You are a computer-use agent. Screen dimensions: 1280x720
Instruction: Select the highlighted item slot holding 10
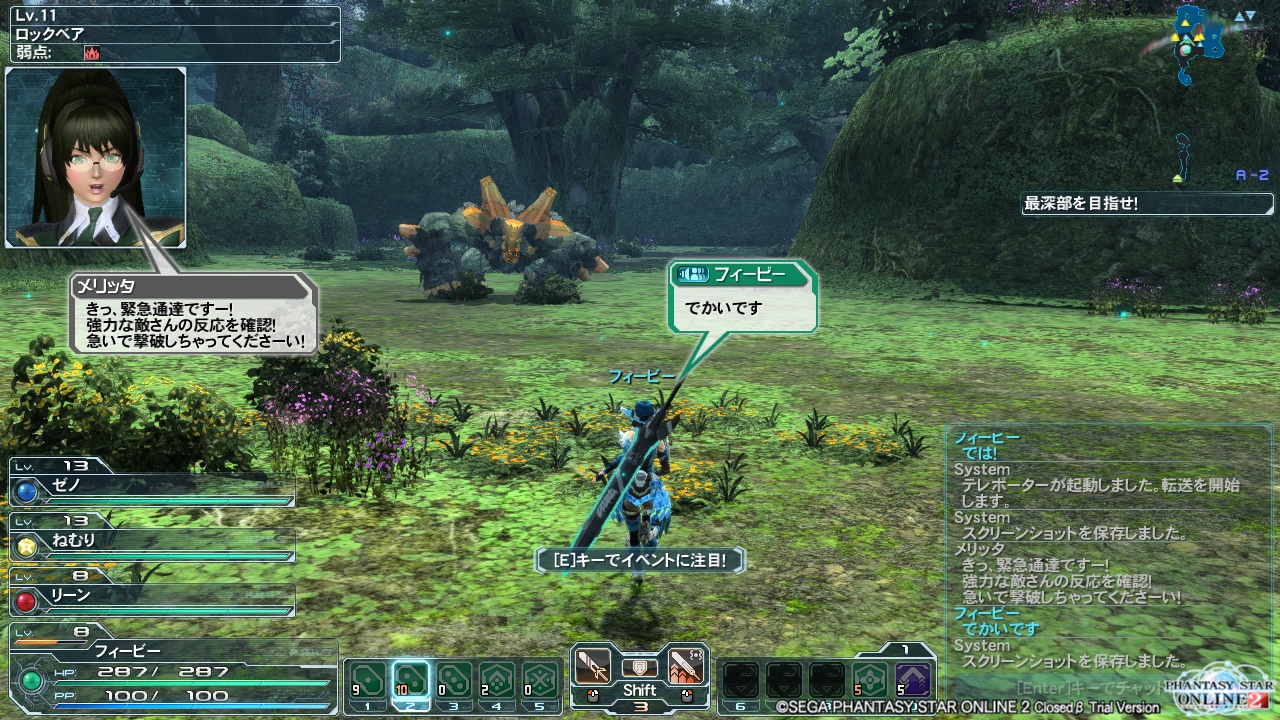pos(412,681)
